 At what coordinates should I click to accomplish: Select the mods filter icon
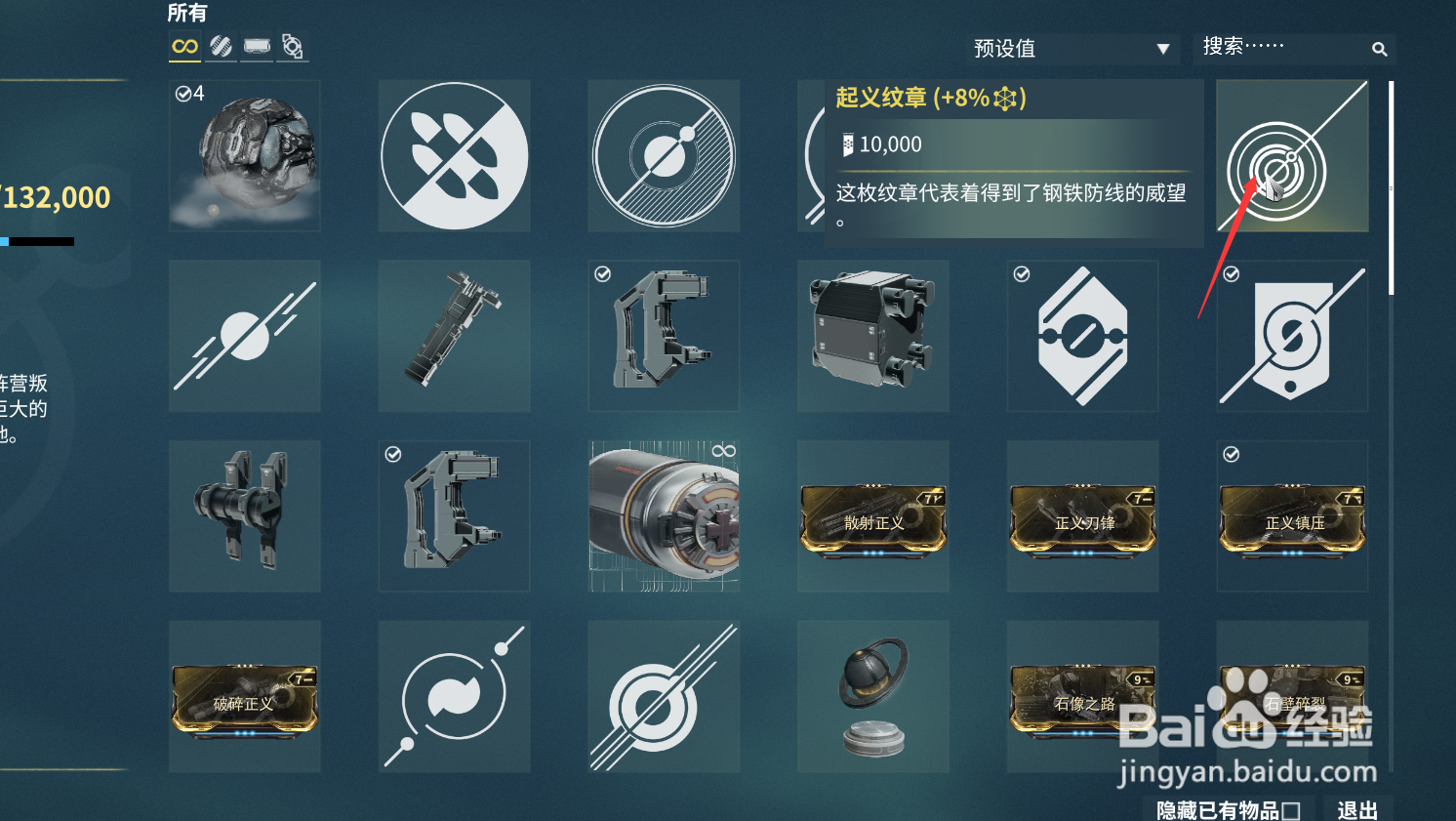(x=220, y=46)
